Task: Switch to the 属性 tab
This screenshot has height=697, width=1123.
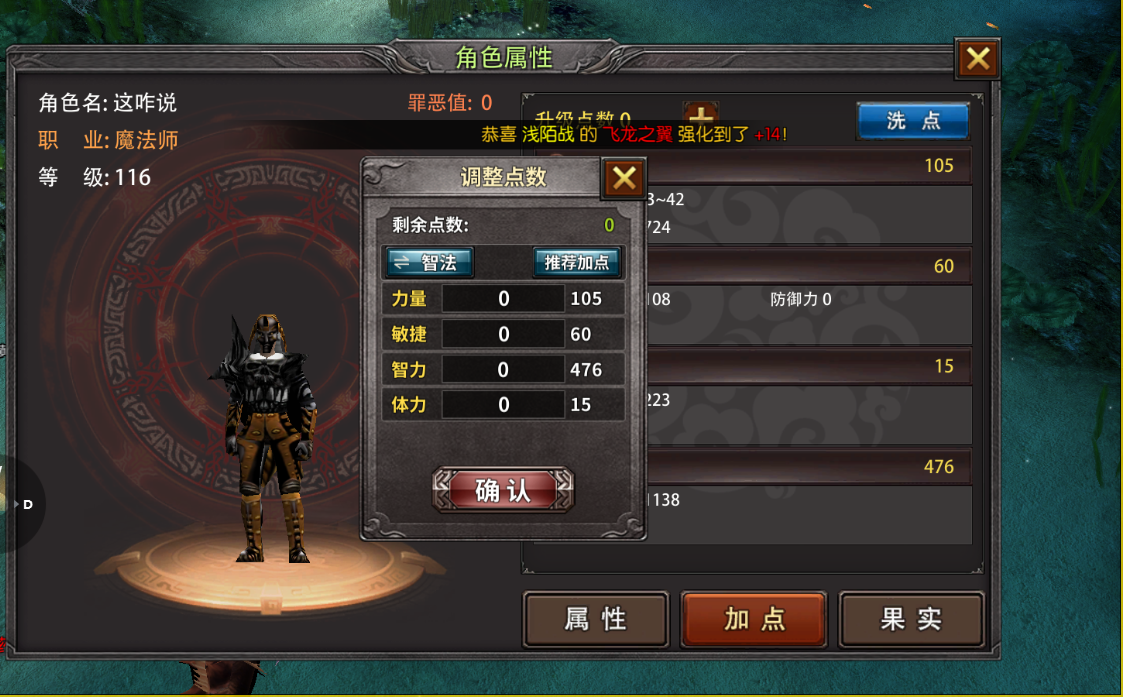Action: [x=595, y=619]
